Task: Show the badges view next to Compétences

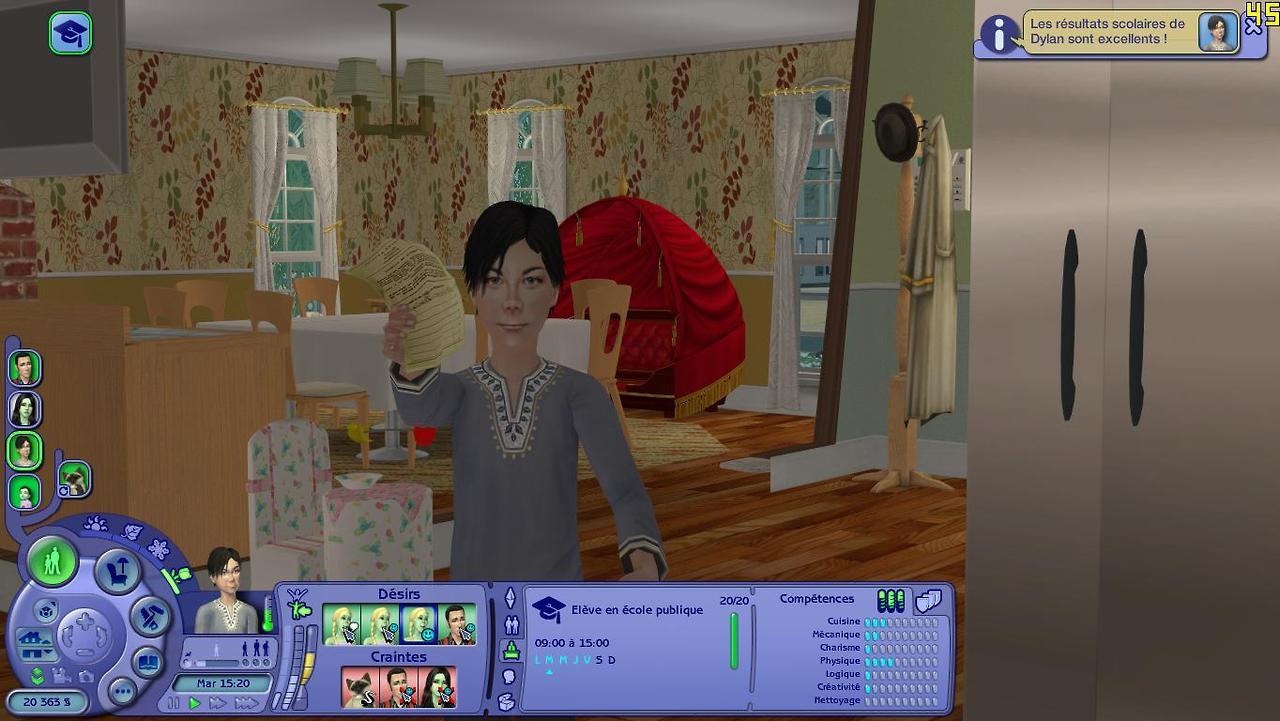Action: pyautogui.click(x=929, y=600)
